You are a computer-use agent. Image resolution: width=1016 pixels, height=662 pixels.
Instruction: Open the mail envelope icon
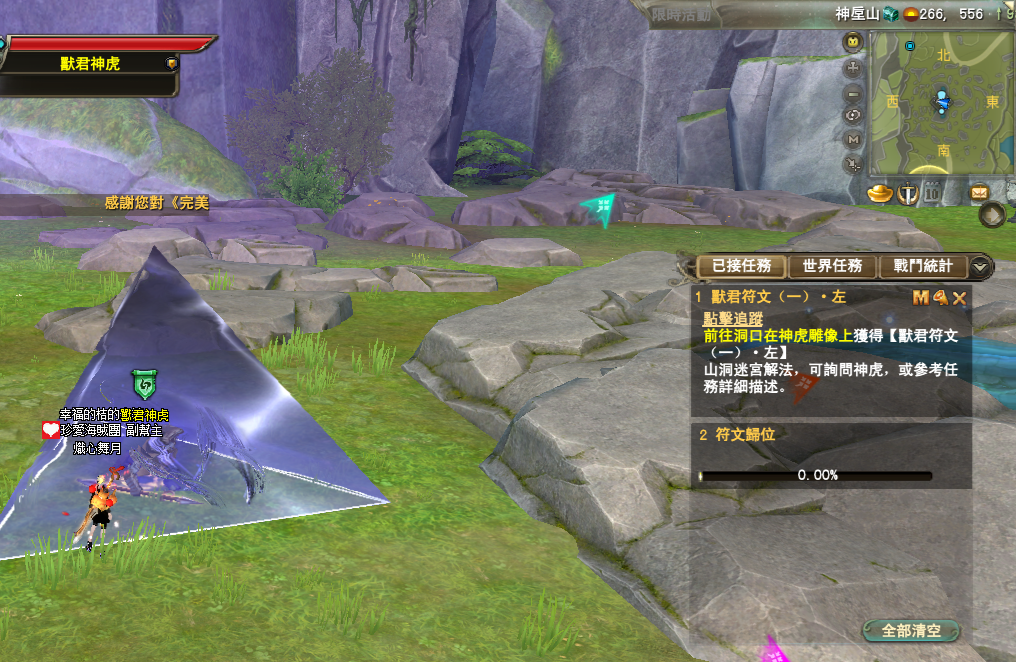[x=979, y=193]
